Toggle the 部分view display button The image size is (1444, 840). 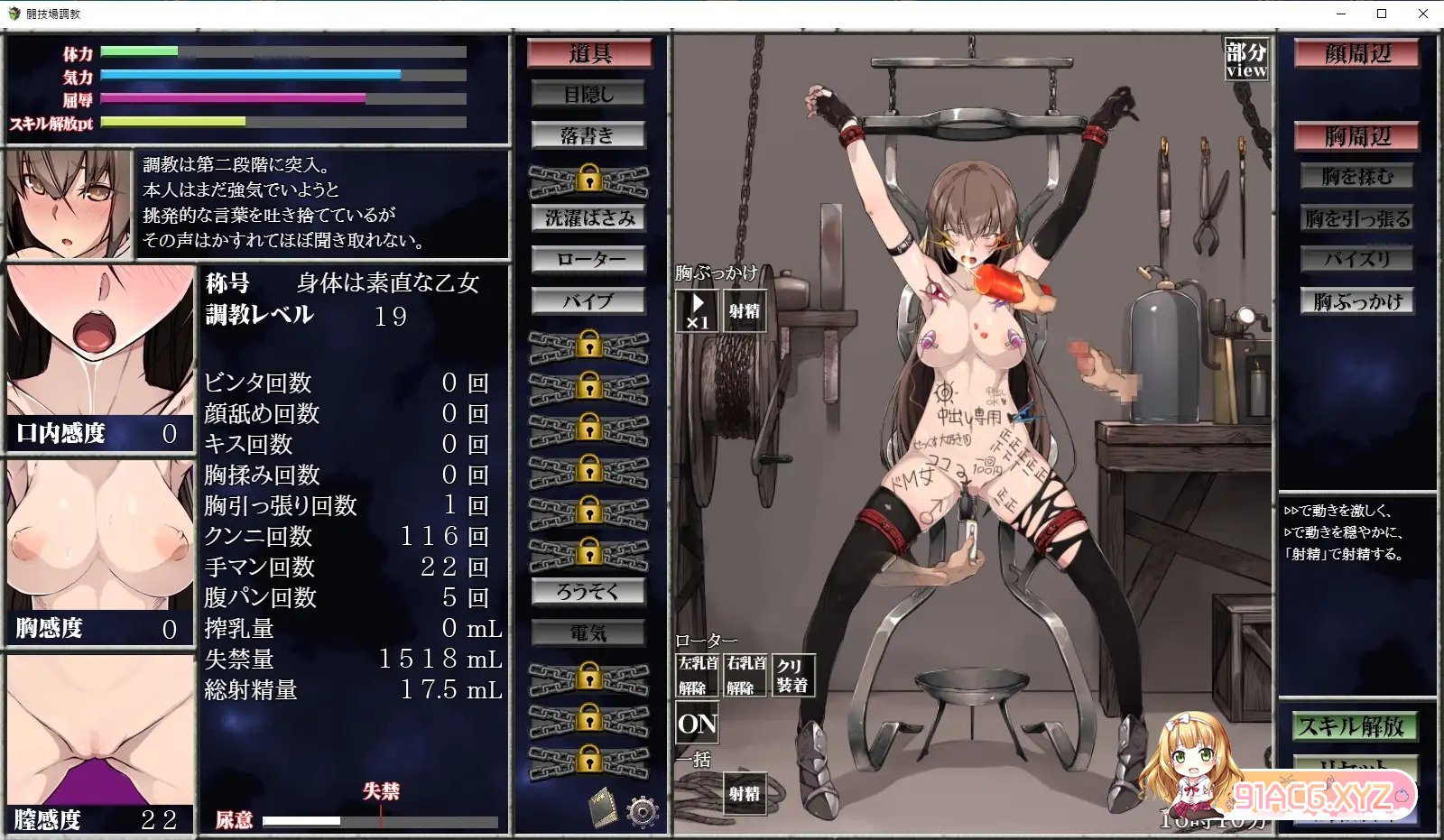pos(1246,60)
